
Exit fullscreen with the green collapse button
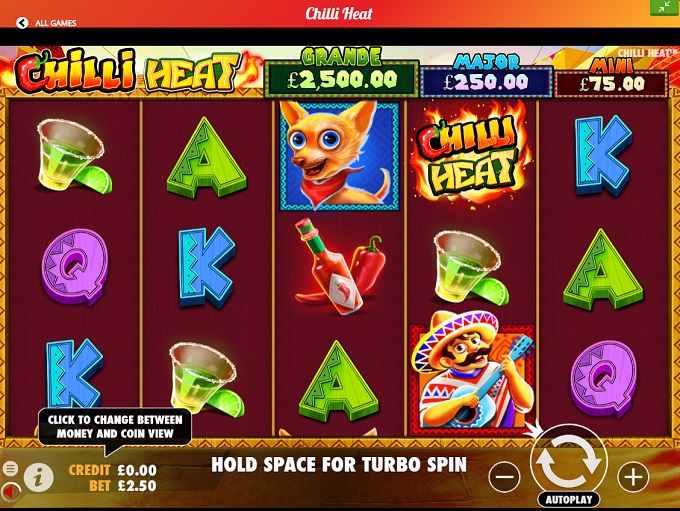coord(665,7)
